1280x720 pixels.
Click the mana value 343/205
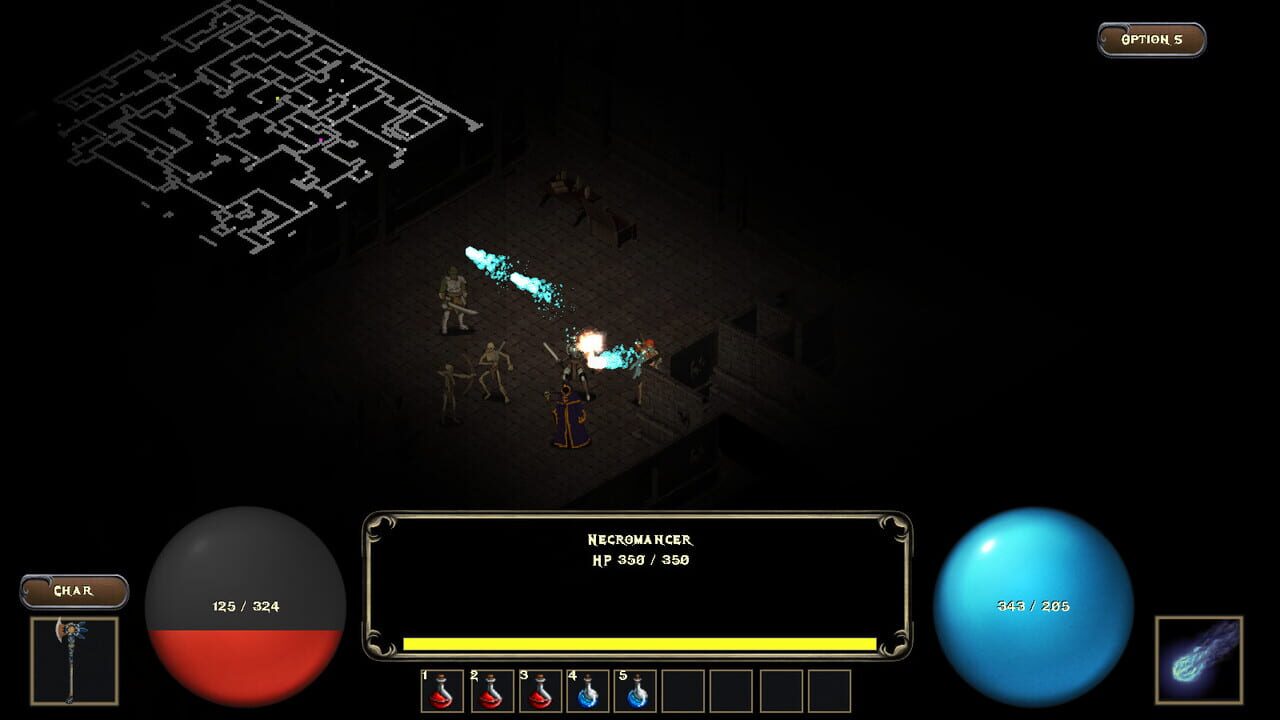(x=1035, y=604)
